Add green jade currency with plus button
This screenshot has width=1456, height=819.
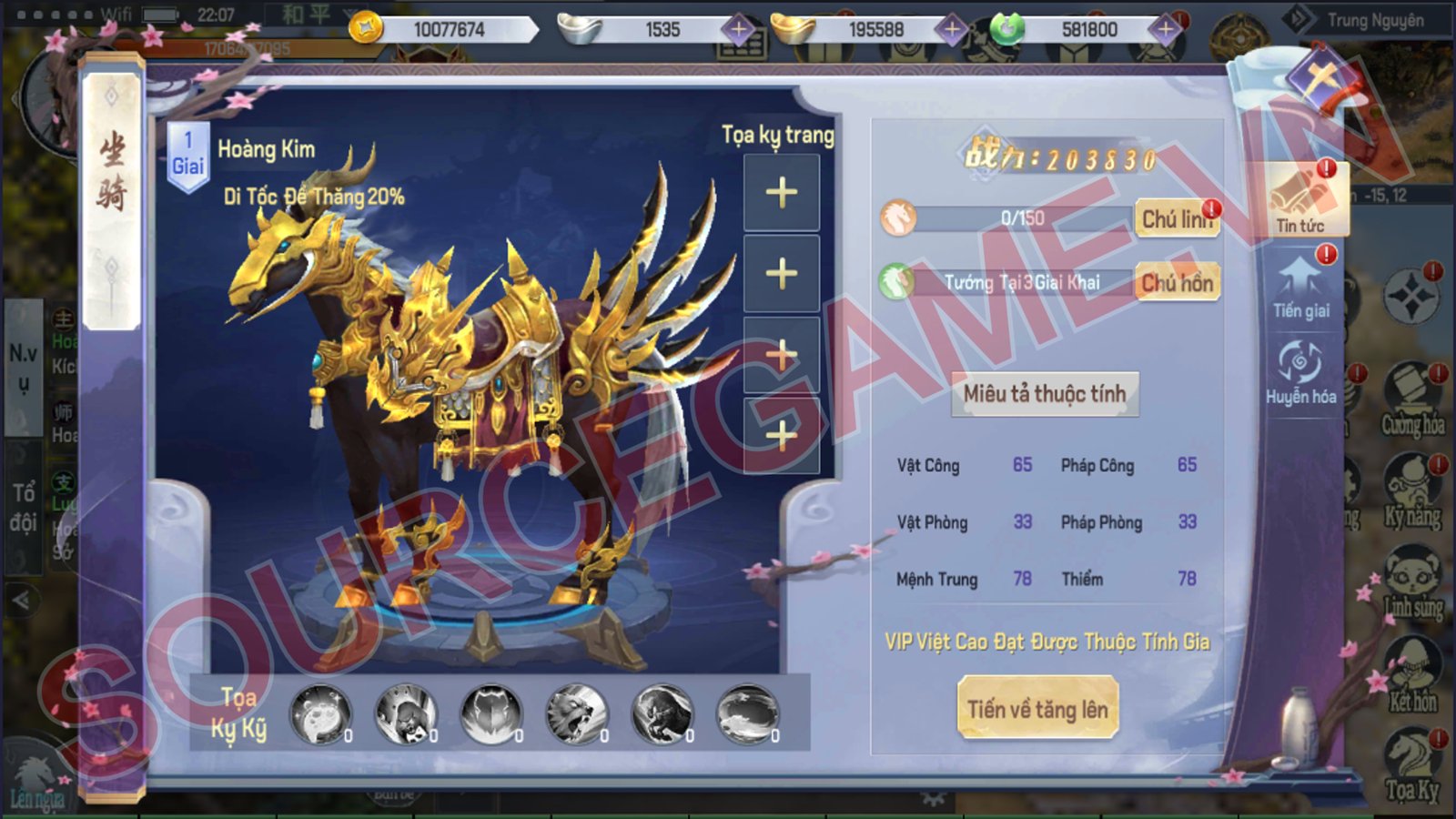click(x=1165, y=30)
